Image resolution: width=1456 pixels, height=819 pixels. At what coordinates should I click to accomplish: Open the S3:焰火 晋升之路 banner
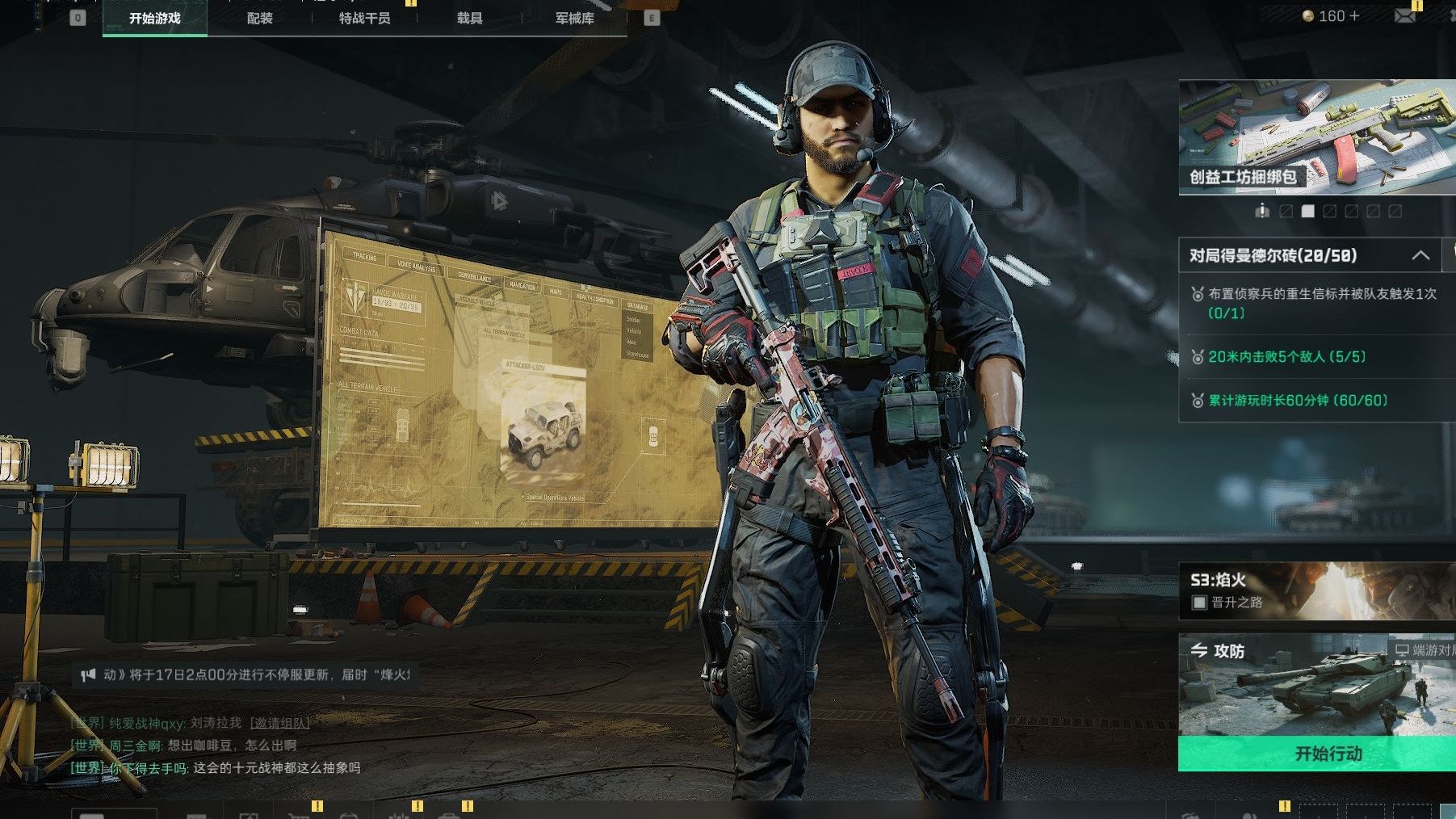pyautogui.click(x=1316, y=591)
